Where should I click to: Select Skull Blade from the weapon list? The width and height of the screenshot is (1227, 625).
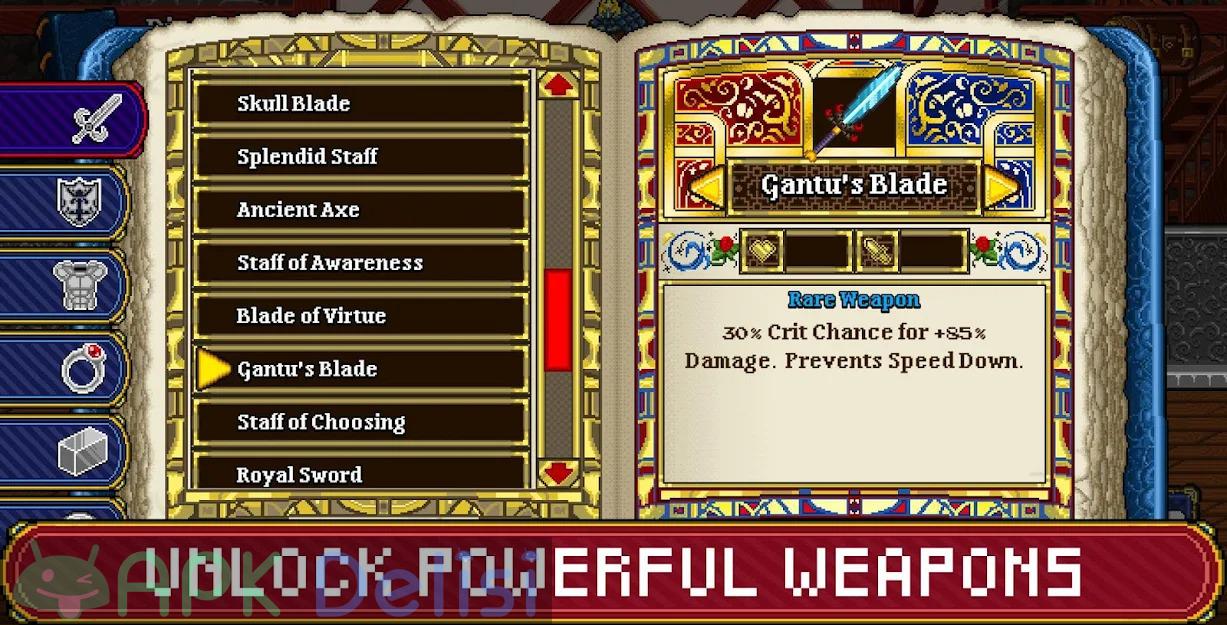point(360,103)
